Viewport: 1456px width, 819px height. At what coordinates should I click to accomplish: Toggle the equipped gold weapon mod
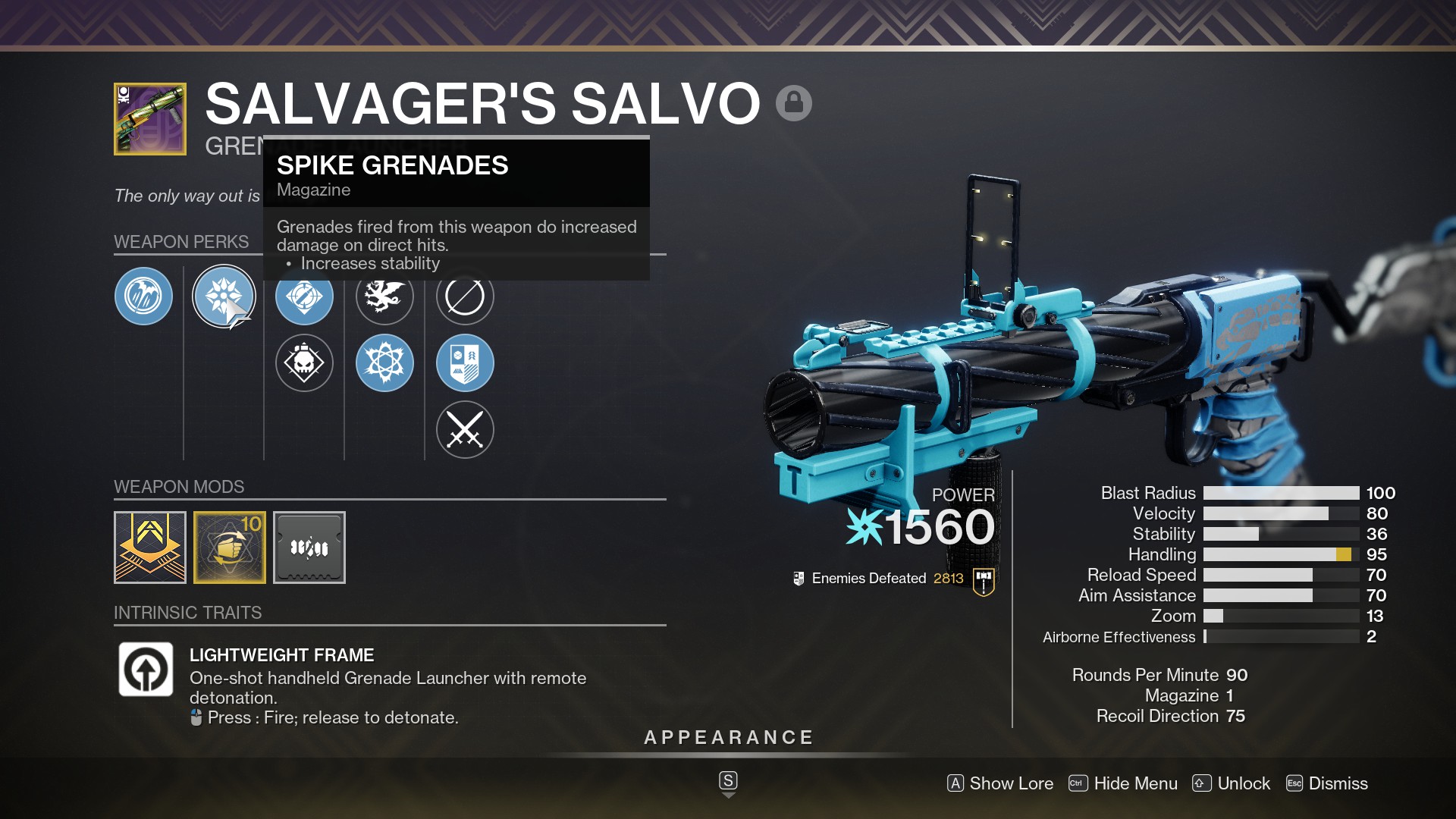coord(229,547)
